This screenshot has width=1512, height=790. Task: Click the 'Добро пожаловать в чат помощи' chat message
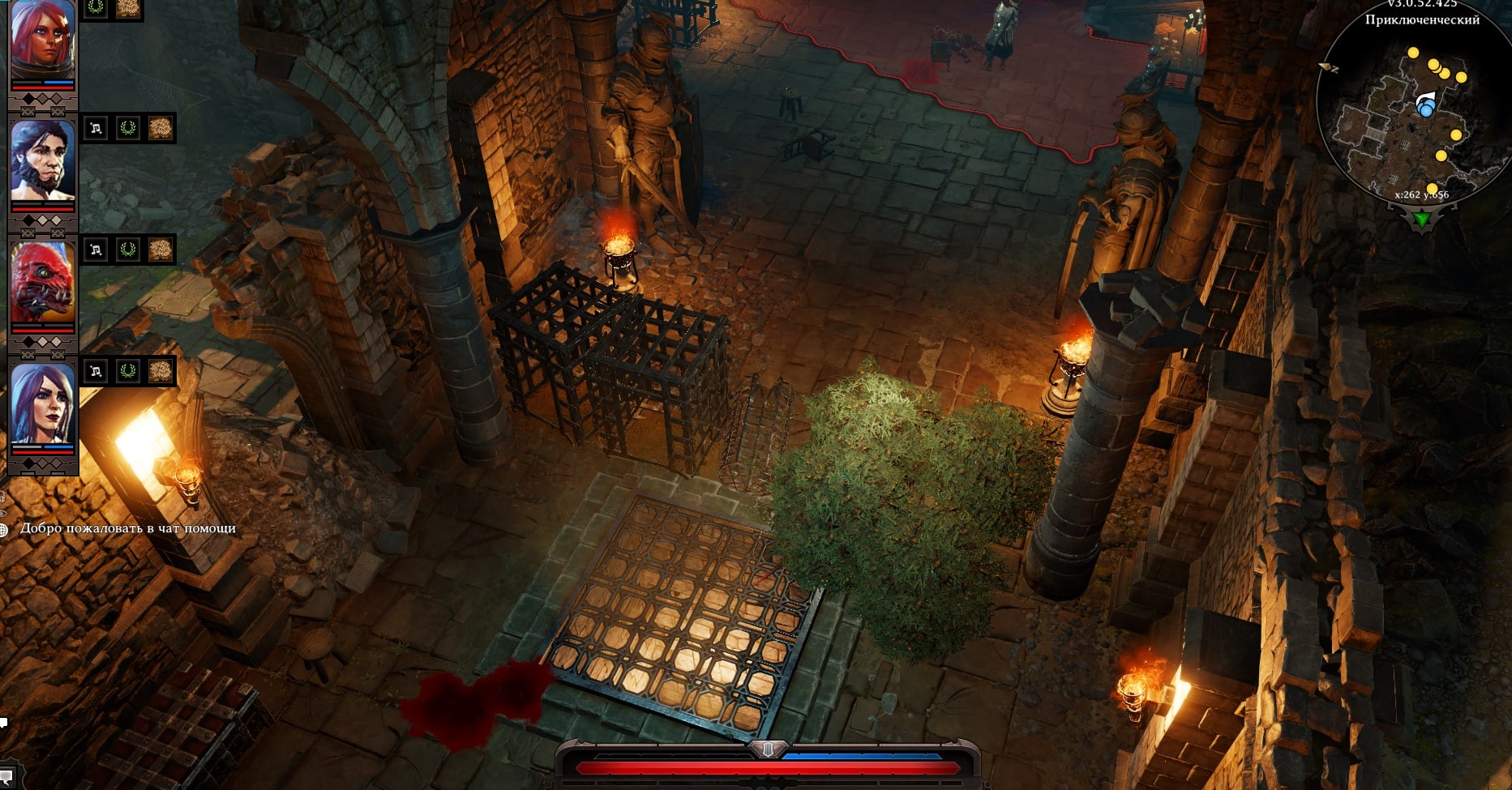(130, 527)
